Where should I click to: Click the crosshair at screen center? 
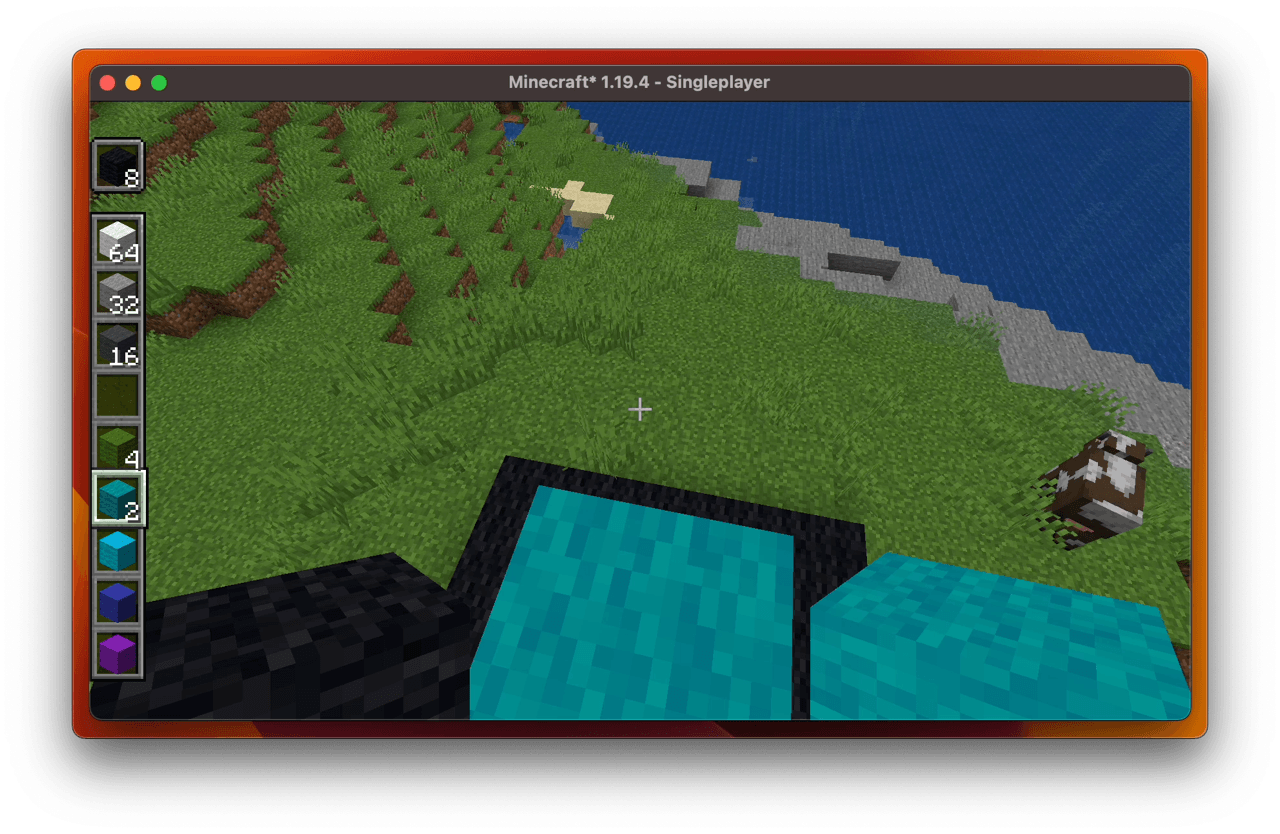tap(639, 409)
